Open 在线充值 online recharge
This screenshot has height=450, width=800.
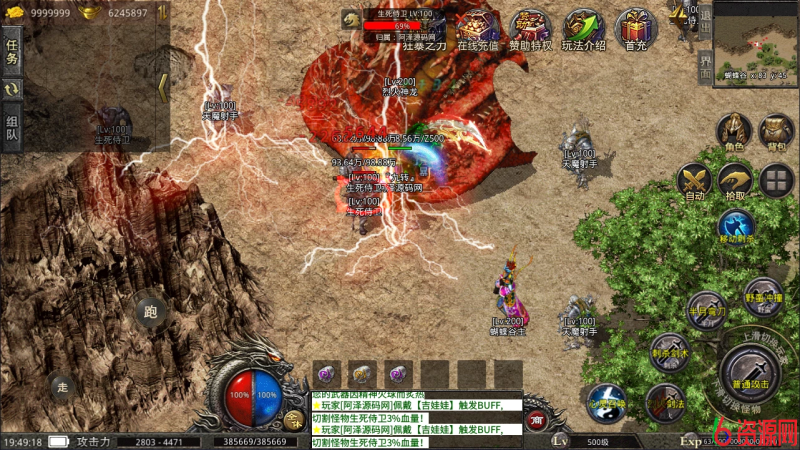pyautogui.click(x=477, y=30)
